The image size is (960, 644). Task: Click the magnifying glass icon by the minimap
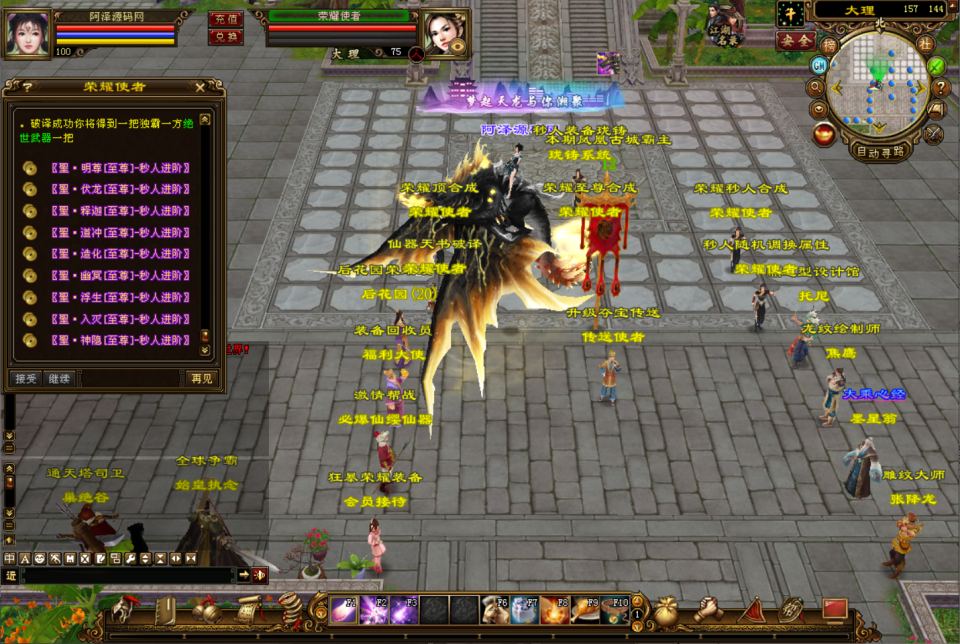pyautogui.click(x=817, y=86)
